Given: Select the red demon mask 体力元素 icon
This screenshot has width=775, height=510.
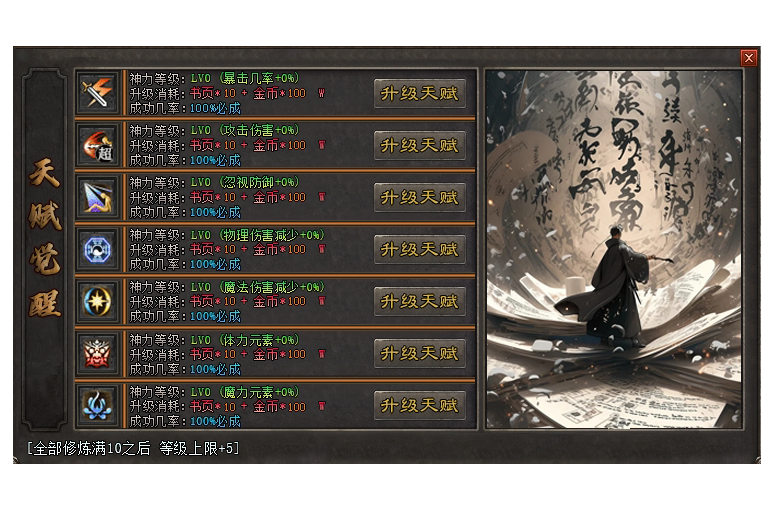Looking at the screenshot, I should tap(99, 354).
